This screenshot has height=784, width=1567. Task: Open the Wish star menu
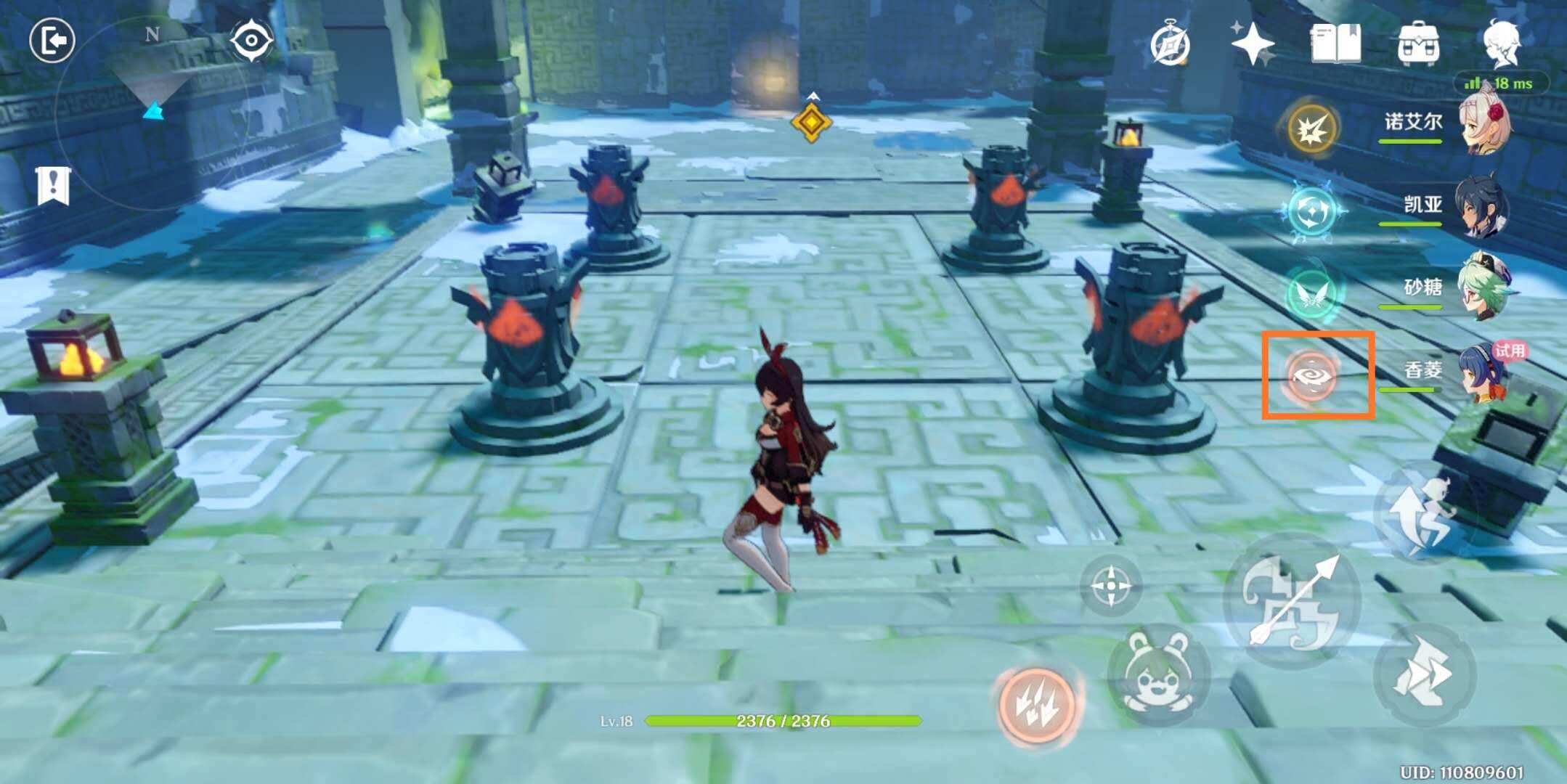pyautogui.click(x=1252, y=44)
